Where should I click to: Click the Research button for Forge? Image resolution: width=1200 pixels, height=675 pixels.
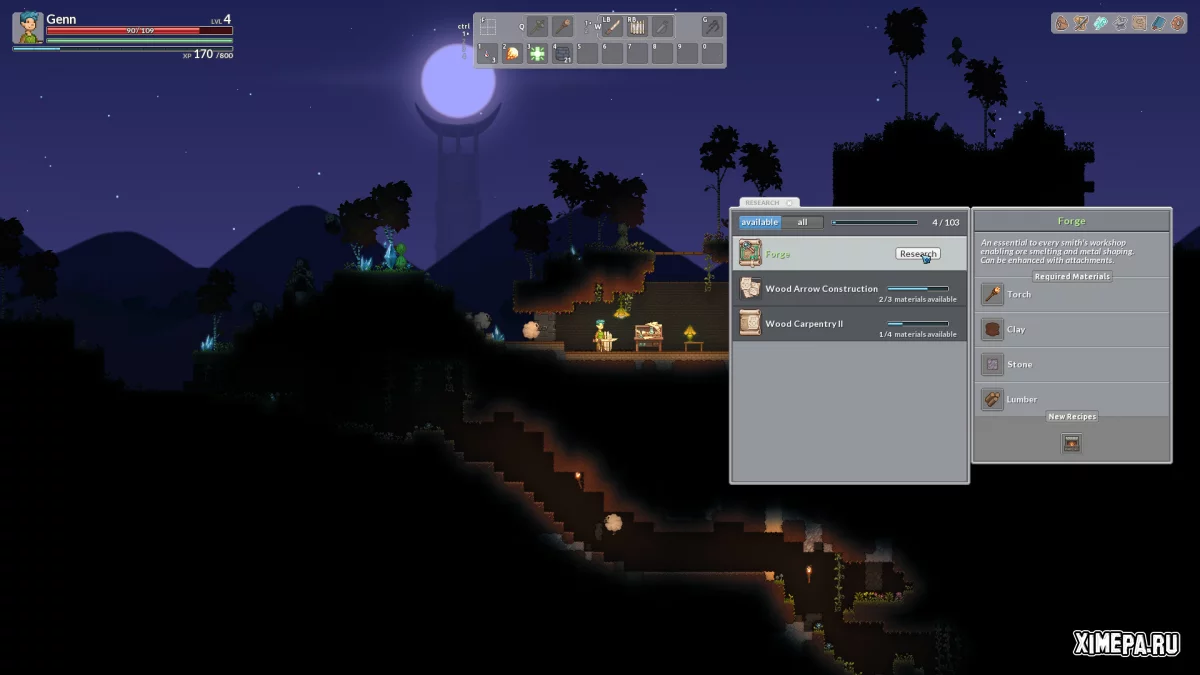pos(917,254)
